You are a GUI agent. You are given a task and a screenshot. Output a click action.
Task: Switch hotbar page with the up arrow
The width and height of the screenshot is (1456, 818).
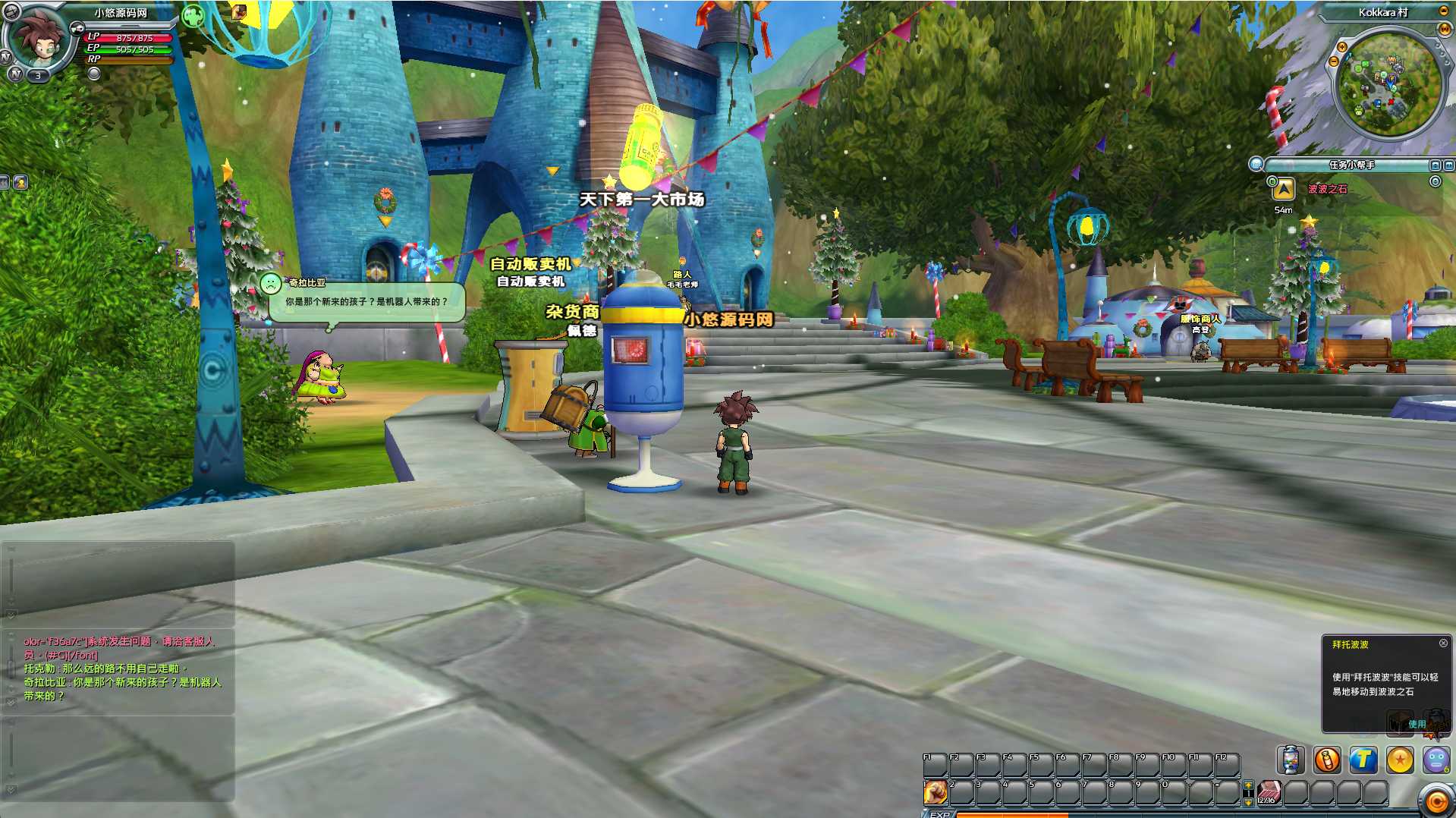(1248, 785)
